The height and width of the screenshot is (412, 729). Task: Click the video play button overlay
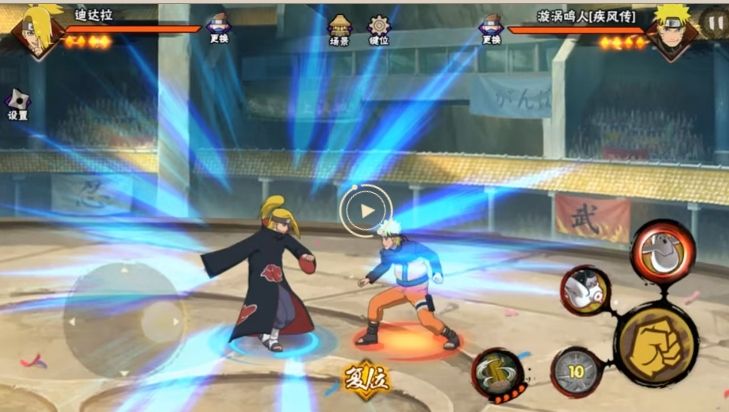click(365, 210)
